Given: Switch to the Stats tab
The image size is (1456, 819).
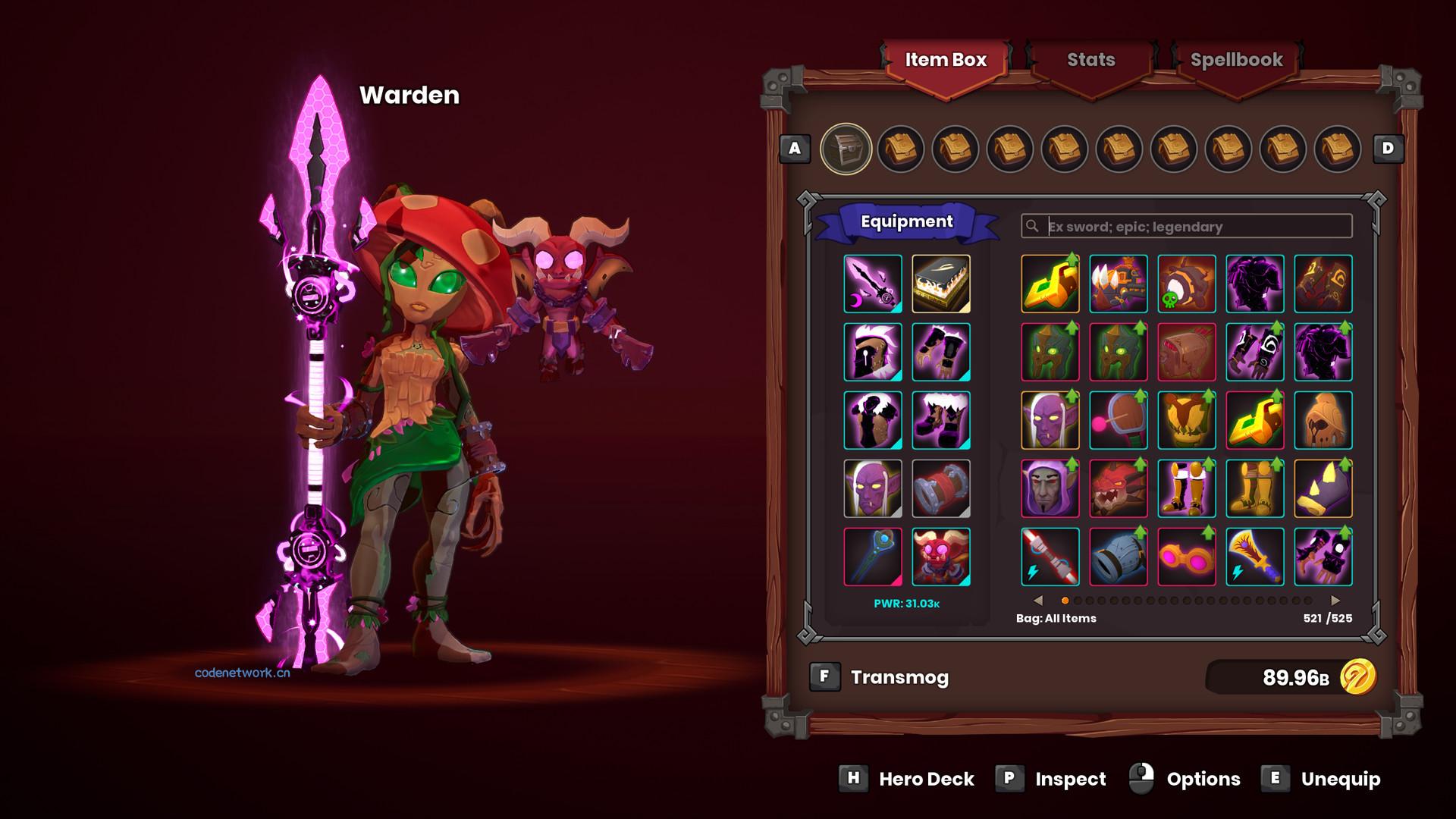Looking at the screenshot, I should pyautogui.click(x=1090, y=59).
